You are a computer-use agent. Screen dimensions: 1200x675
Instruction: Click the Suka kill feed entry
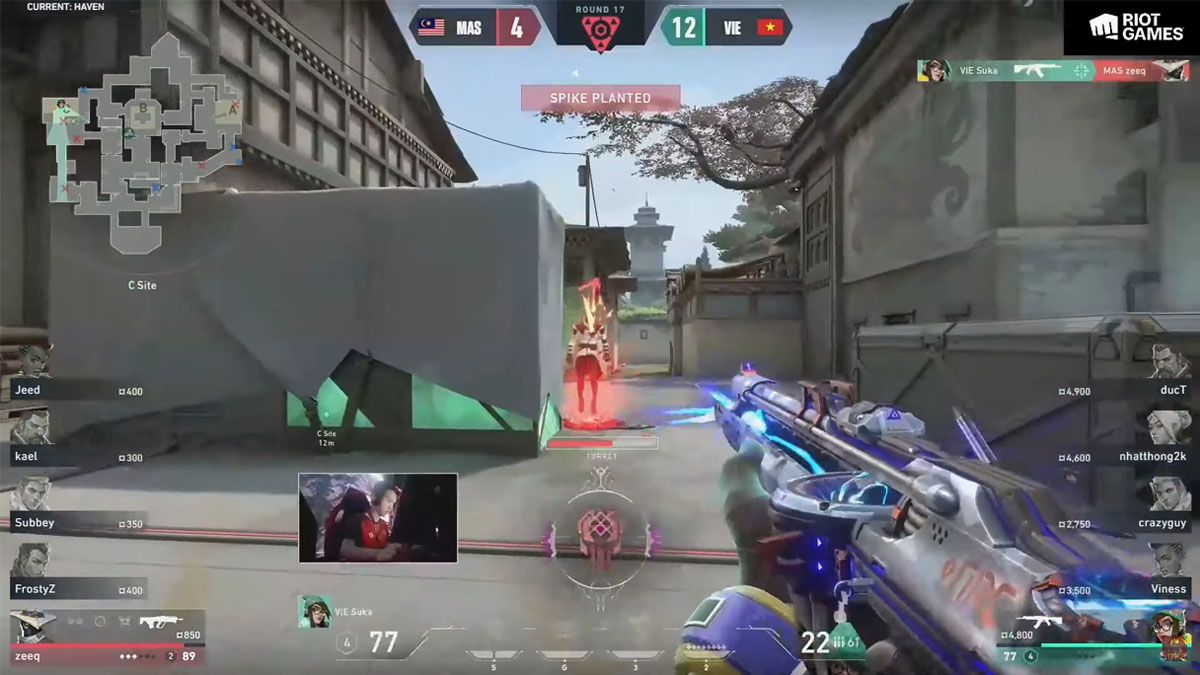(x=1053, y=71)
